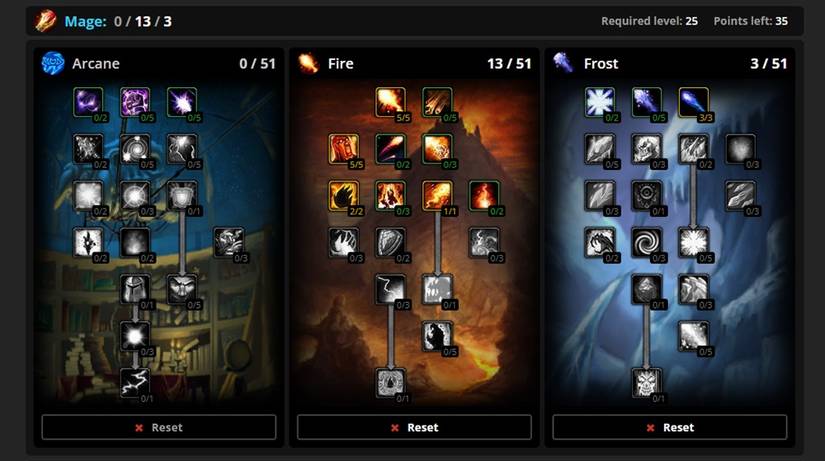Reset the Fire talent tree
Screen dimensions: 825x461
414,427
